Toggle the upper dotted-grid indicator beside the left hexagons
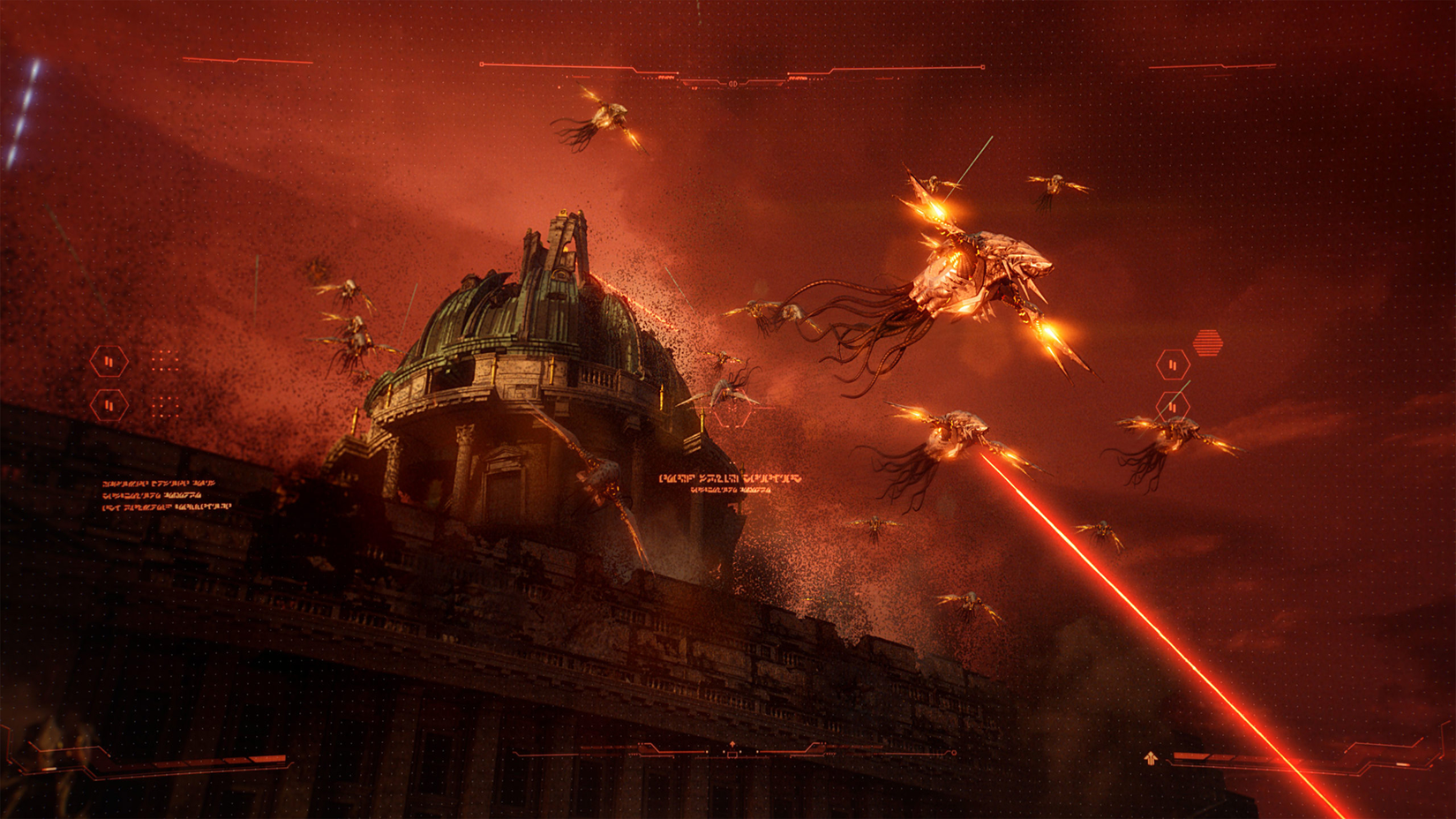The height and width of the screenshot is (819, 1456). [x=163, y=360]
